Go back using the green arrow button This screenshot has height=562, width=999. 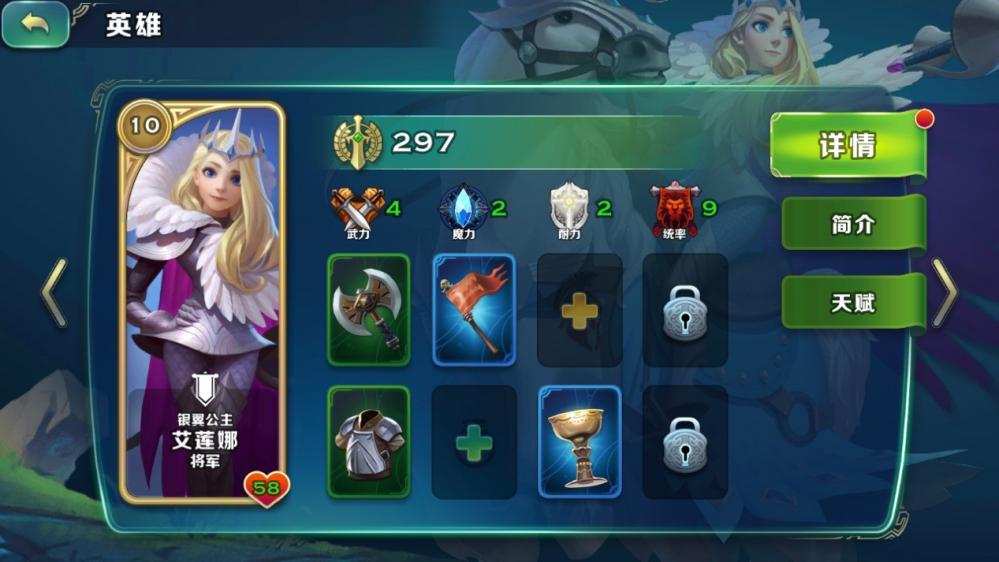[x=36, y=24]
